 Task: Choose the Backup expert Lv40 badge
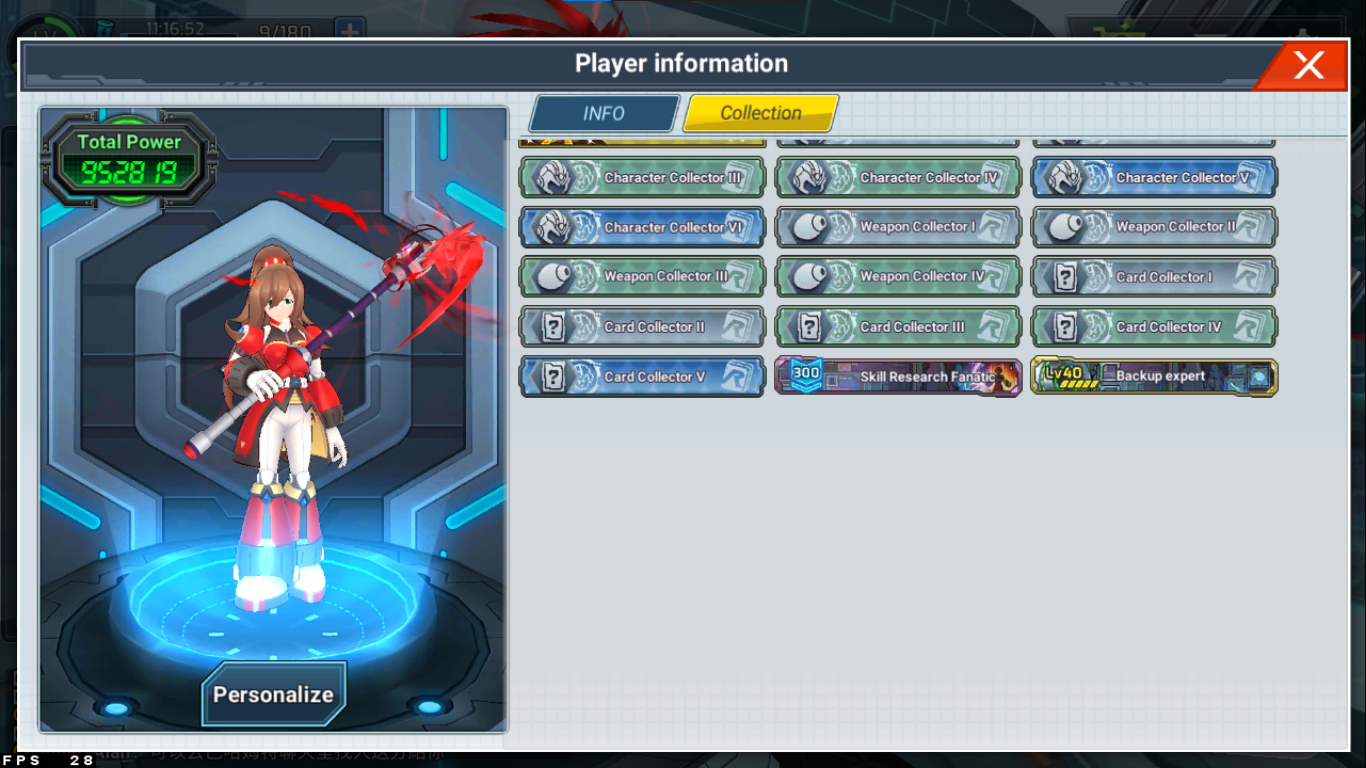[1154, 377]
